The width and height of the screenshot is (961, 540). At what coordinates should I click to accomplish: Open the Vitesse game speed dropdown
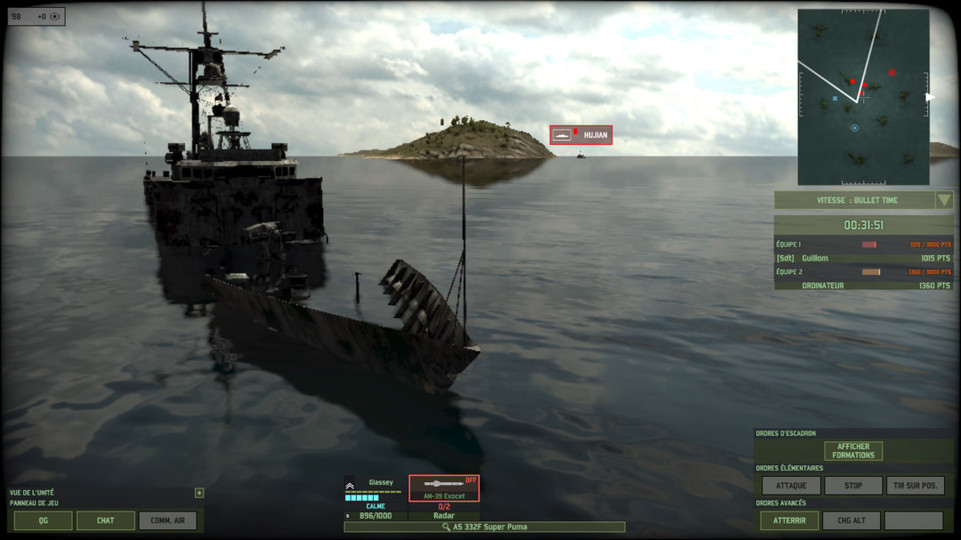(x=944, y=199)
